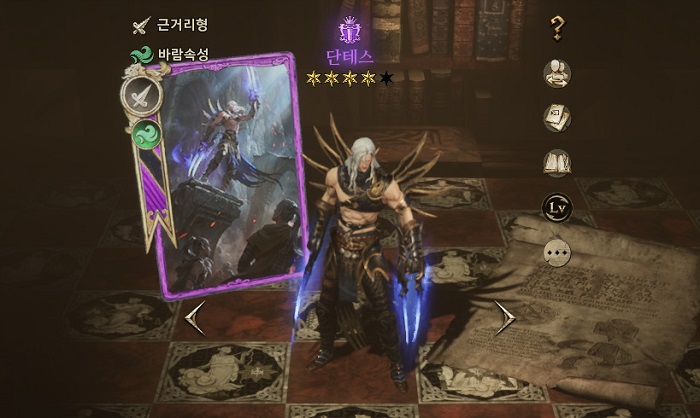
Task: Open the three-dots more options button
Action: pyautogui.click(x=558, y=252)
